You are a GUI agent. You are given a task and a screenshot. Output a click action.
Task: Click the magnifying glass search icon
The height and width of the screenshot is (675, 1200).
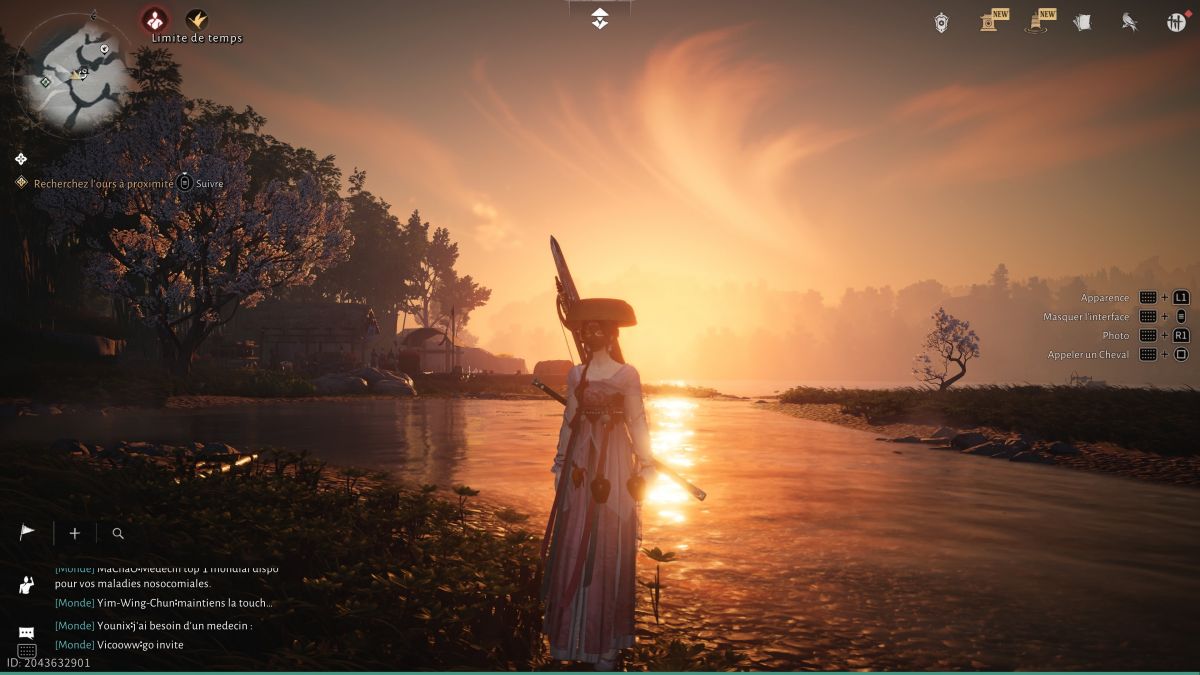click(x=118, y=534)
